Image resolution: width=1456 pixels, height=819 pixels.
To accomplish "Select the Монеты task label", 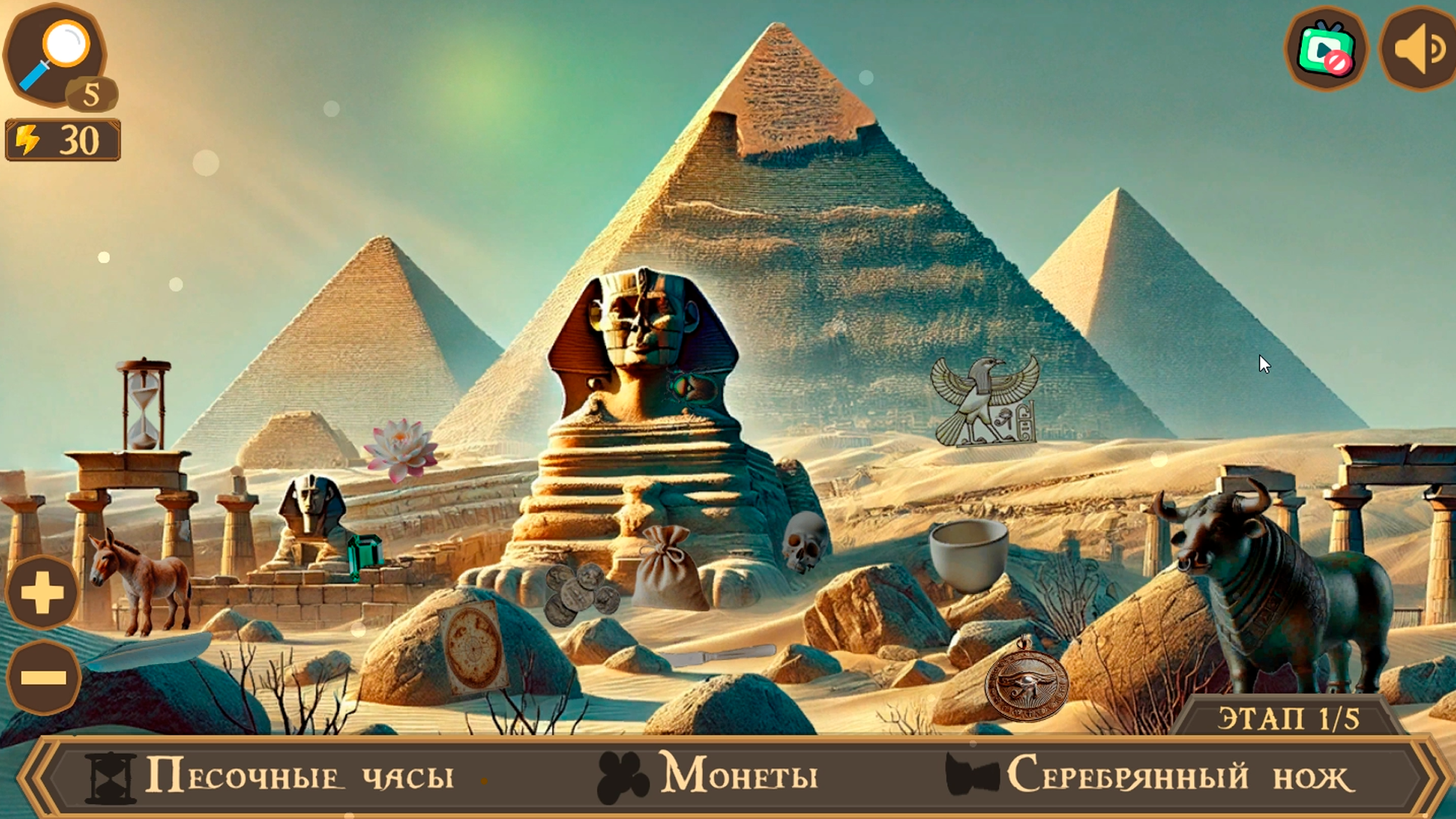I will pyautogui.click(x=739, y=775).
